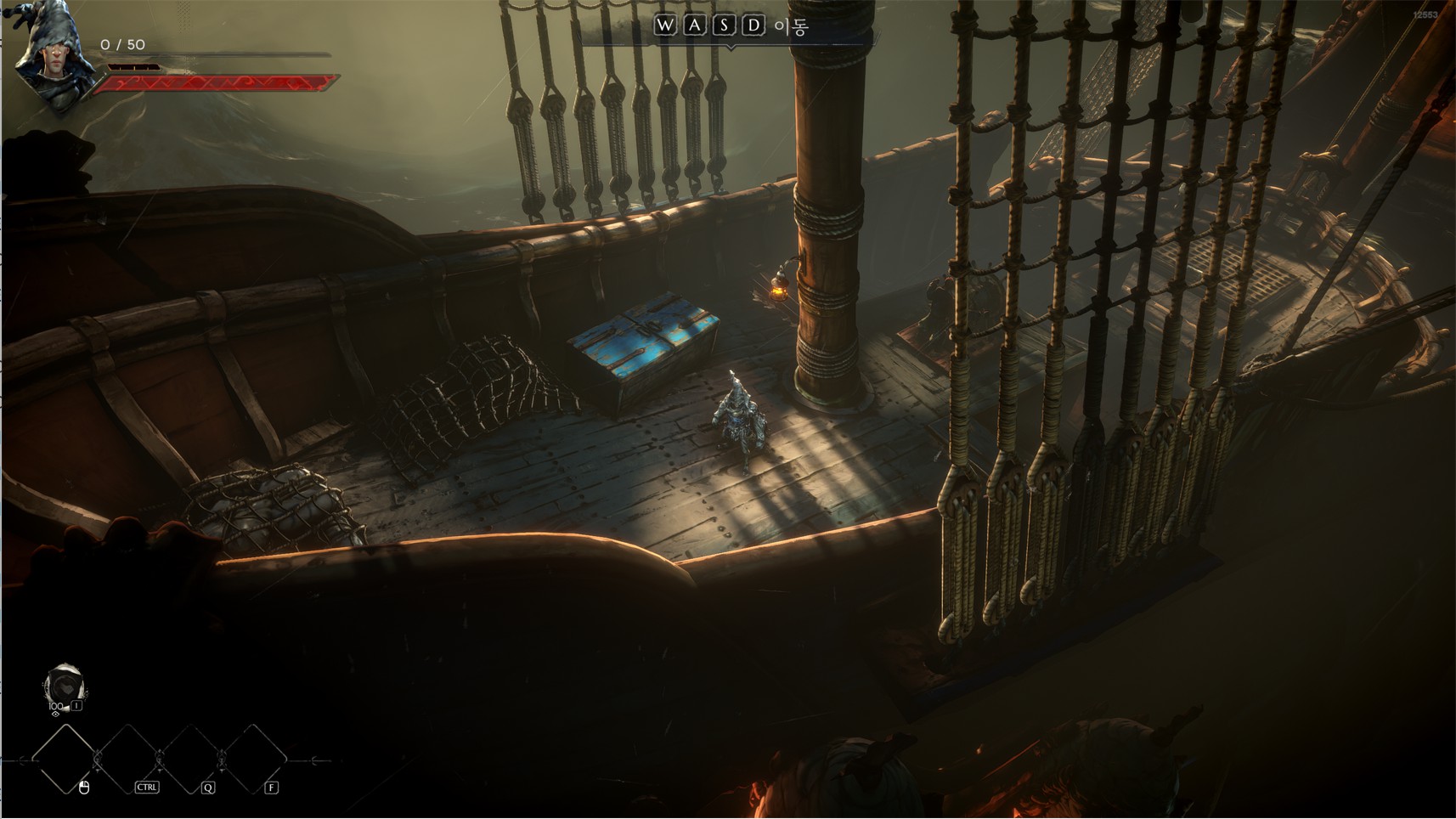Choose the skill slot labeled Q
The image size is (1456, 819).
[x=191, y=760]
